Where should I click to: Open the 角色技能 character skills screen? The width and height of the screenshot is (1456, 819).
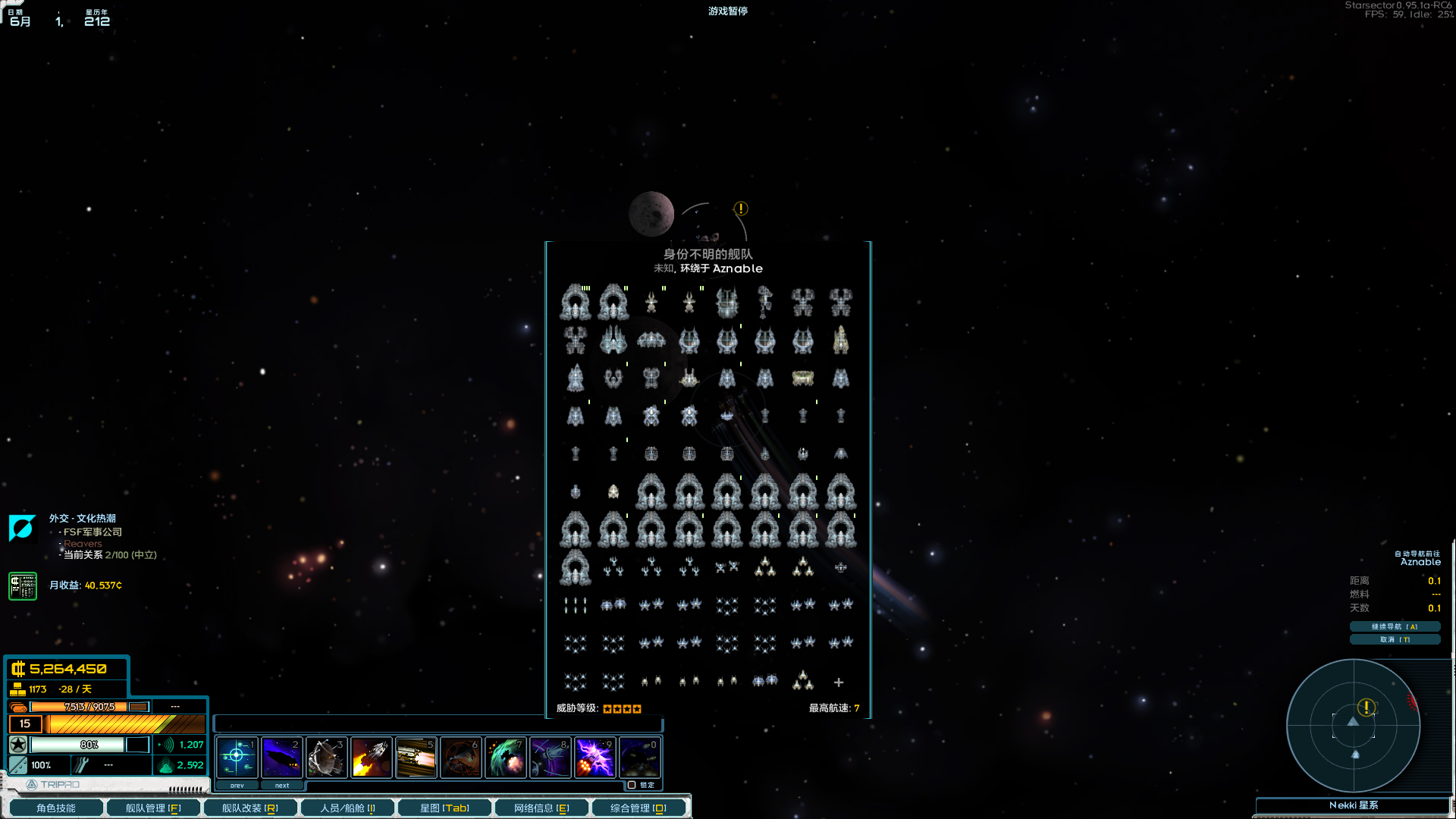(x=55, y=808)
